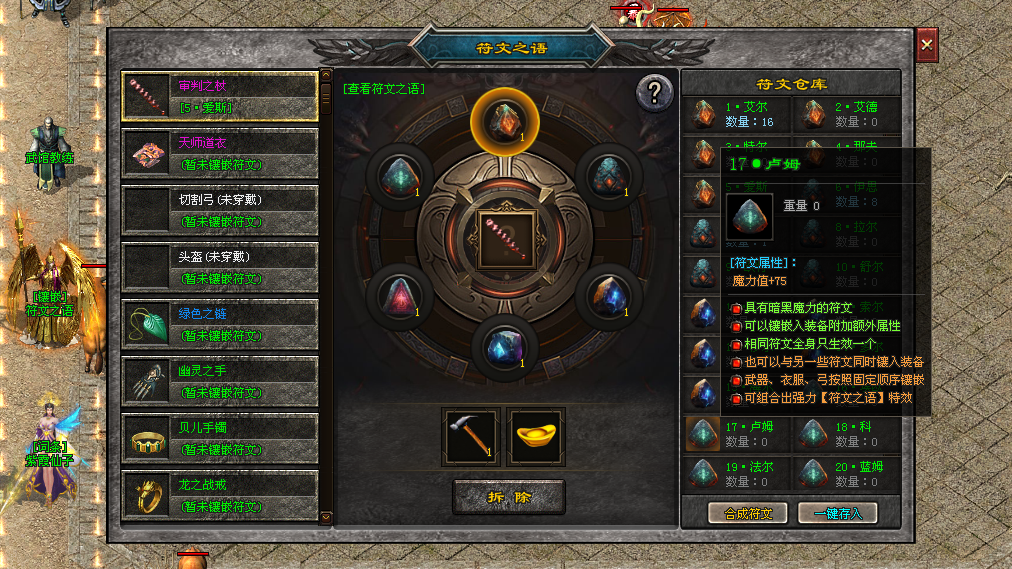Select the gold ingot slot
This screenshot has width=1012, height=569.
pyautogui.click(x=536, y=436)
